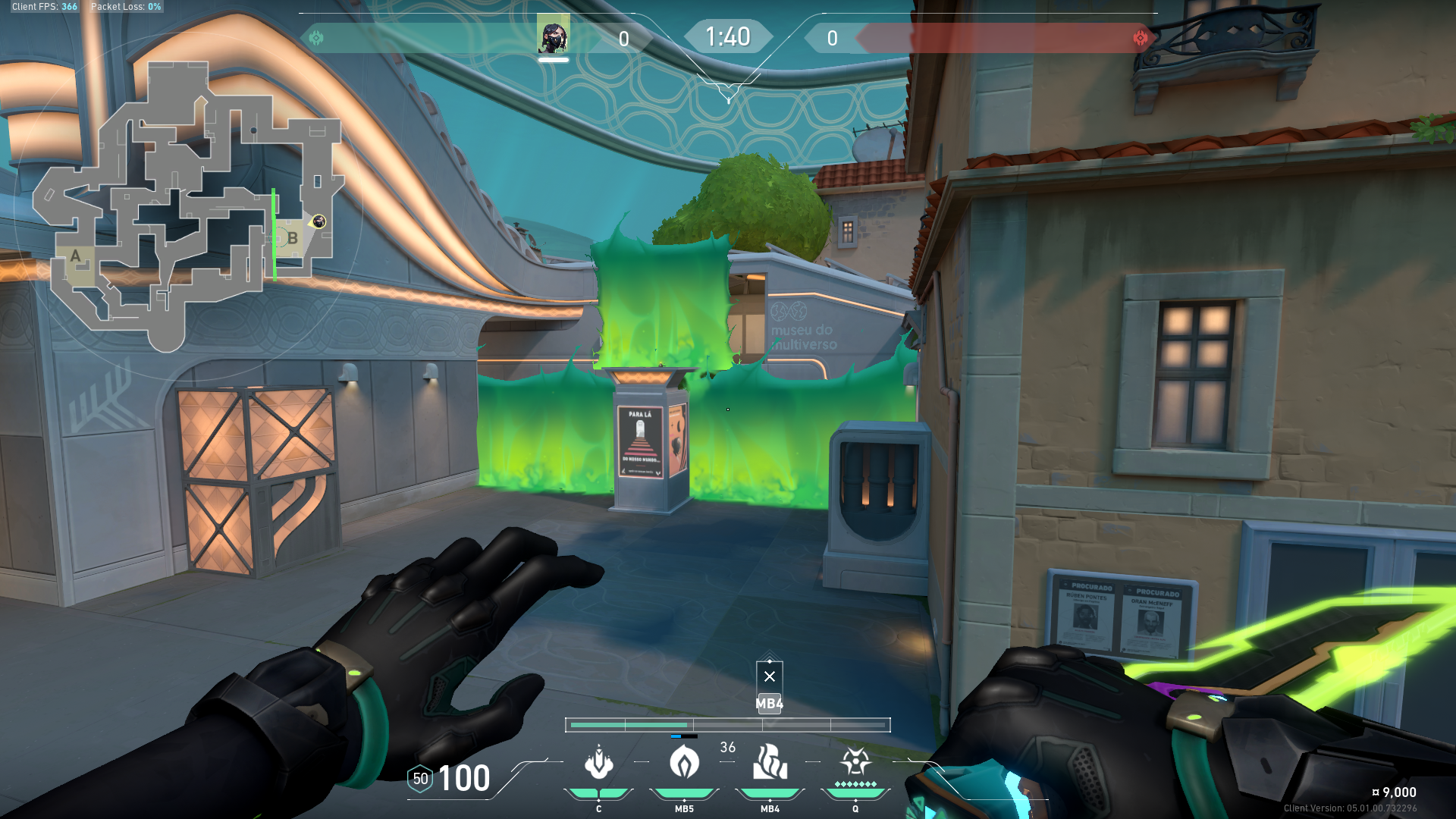
Task: Click the B site marker on minimap
Action: [292, 238]
